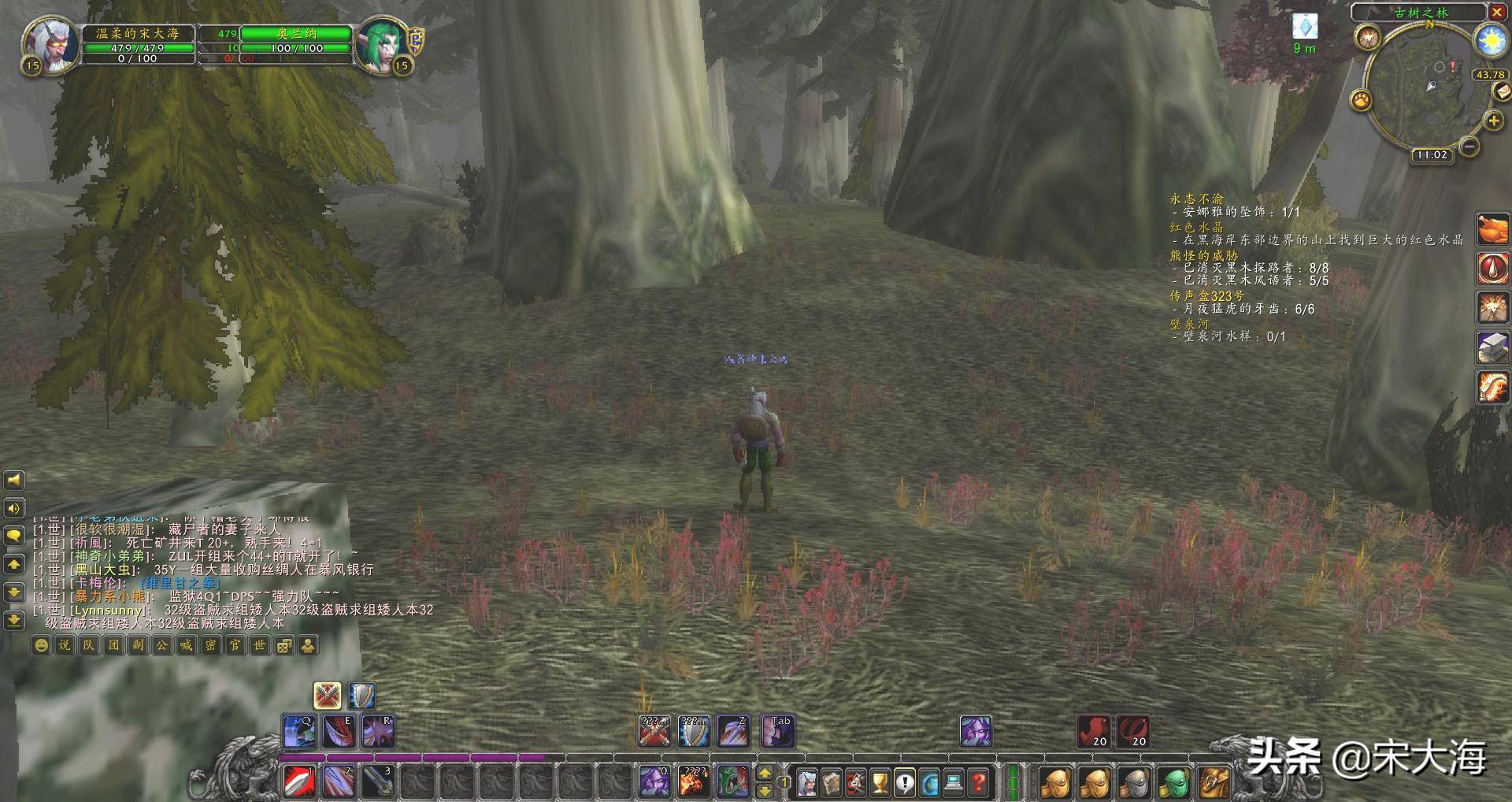
Task: Track the 熊怪的威胁 quest in the objective list
Action: [1203, 255]
